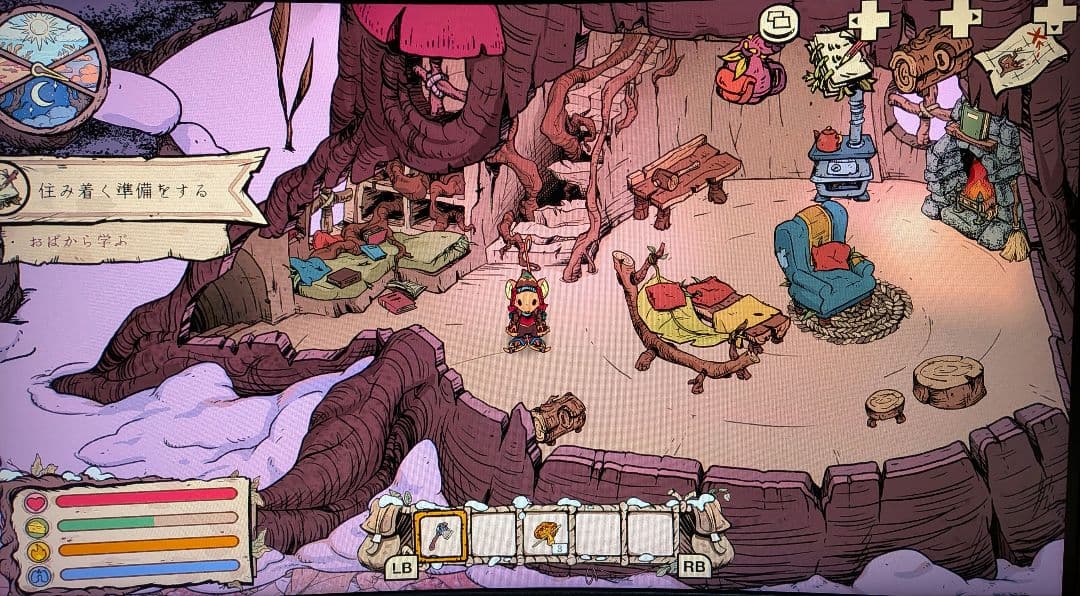Select the mushroom hotbar slot

point(546,535)
